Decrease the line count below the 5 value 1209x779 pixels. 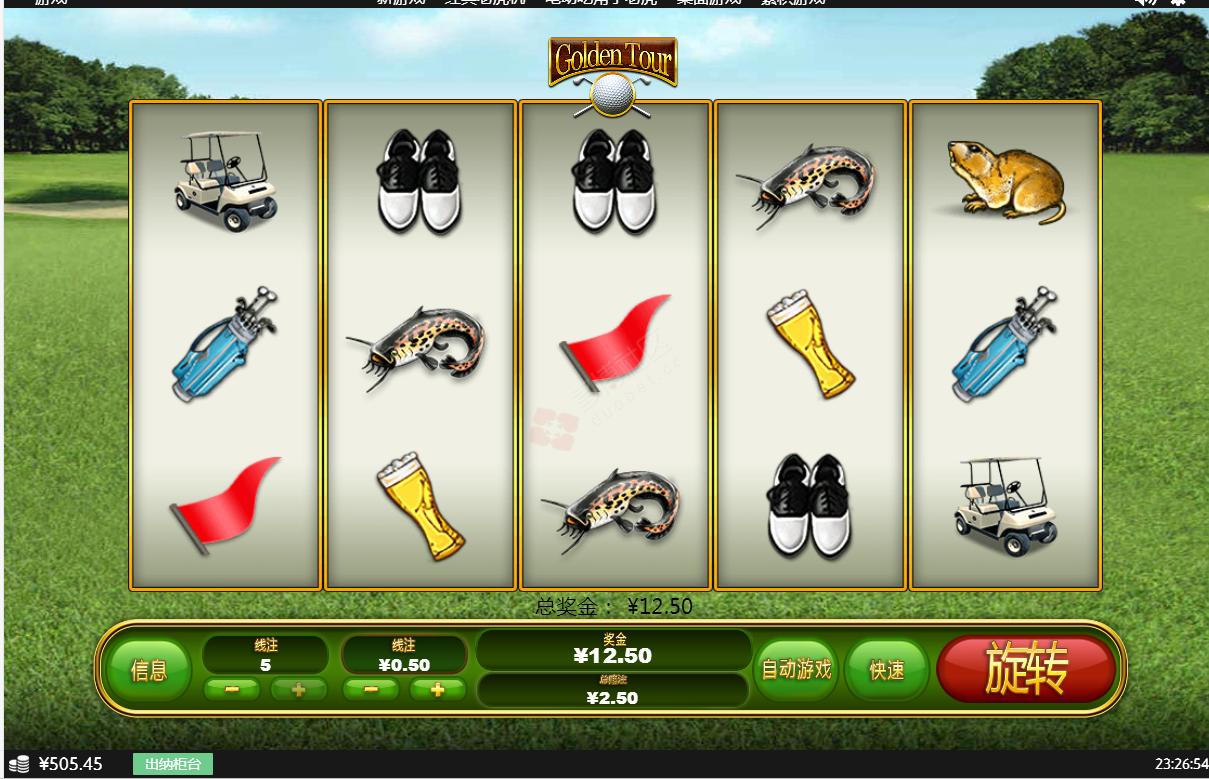click(x=233, y=689)
